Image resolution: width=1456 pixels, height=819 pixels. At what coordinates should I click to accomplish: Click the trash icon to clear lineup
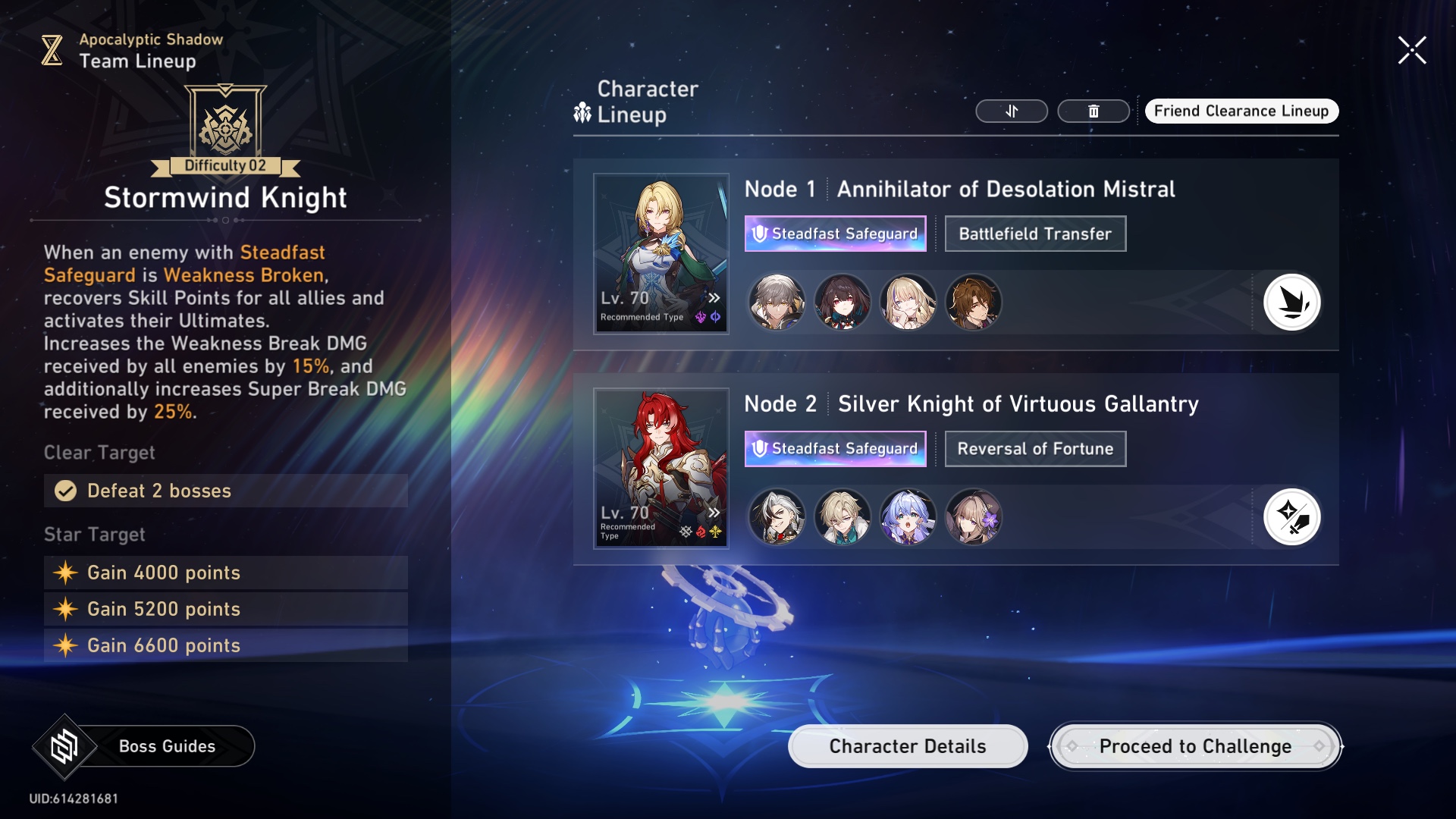[x=1093, y=111]
